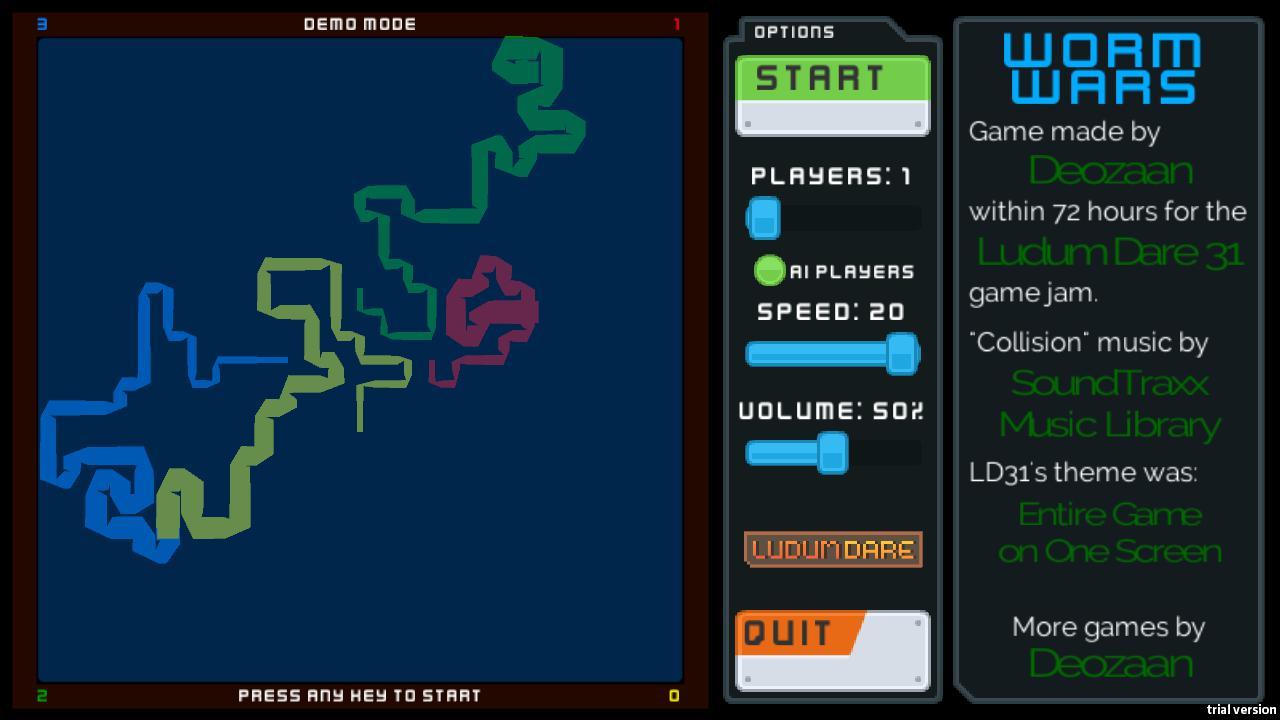The image size is (1280, 720).
Task: Click the Demo Mode title bar
Action: pos(358,23)
